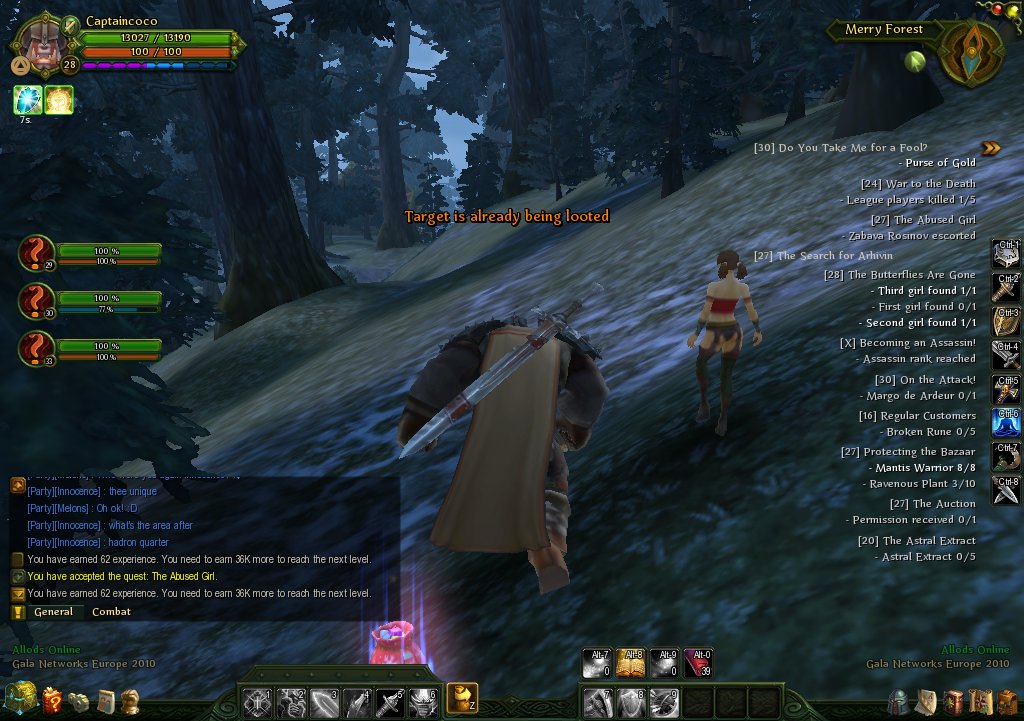Open the treasure chest icon in bottom bar

pyautogui.click(x=20, y=698)
